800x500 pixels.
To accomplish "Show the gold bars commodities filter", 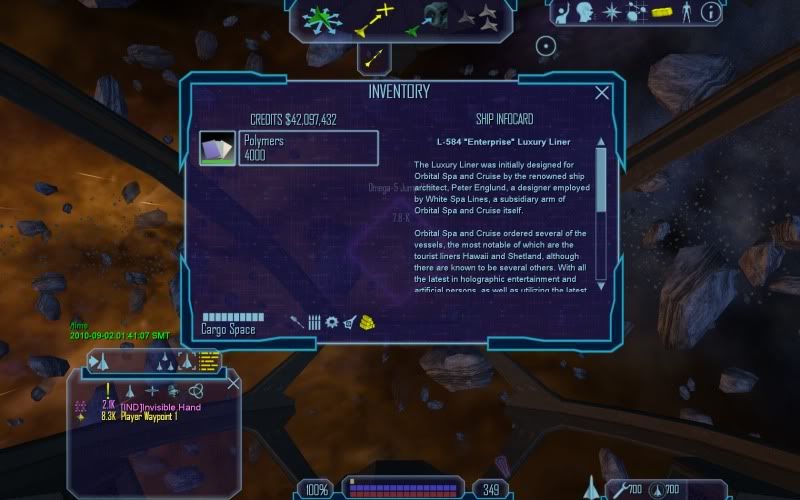I will [368, 322].
